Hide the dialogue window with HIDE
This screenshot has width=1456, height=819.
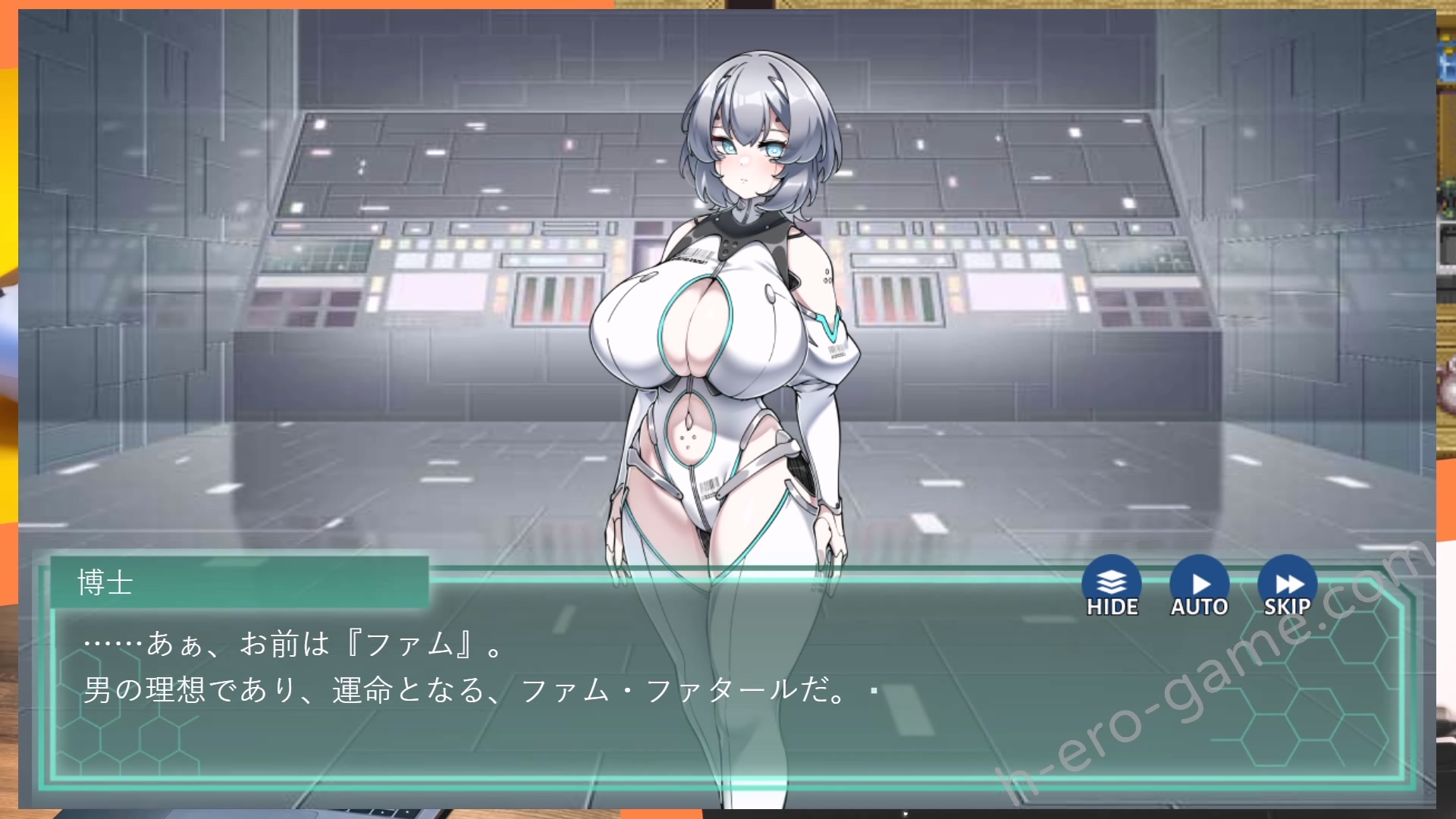[x=1112, y=586]
